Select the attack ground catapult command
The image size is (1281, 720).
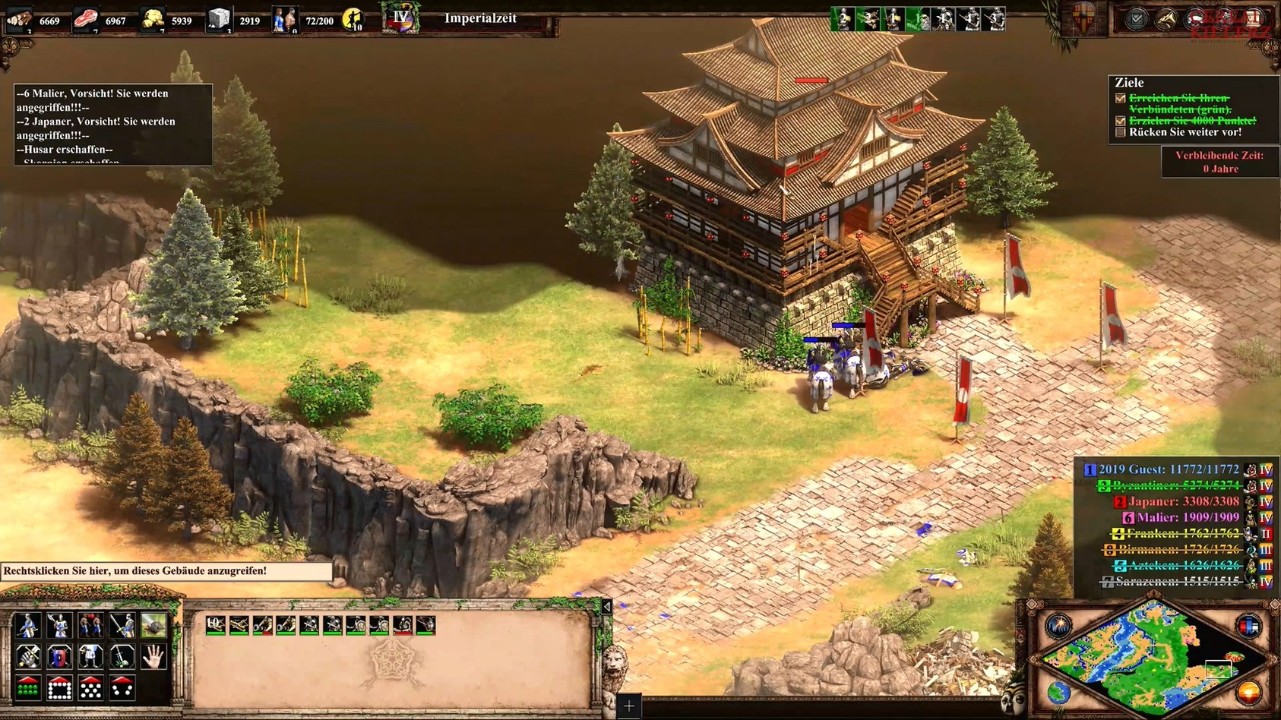click(x=153, y=625)
